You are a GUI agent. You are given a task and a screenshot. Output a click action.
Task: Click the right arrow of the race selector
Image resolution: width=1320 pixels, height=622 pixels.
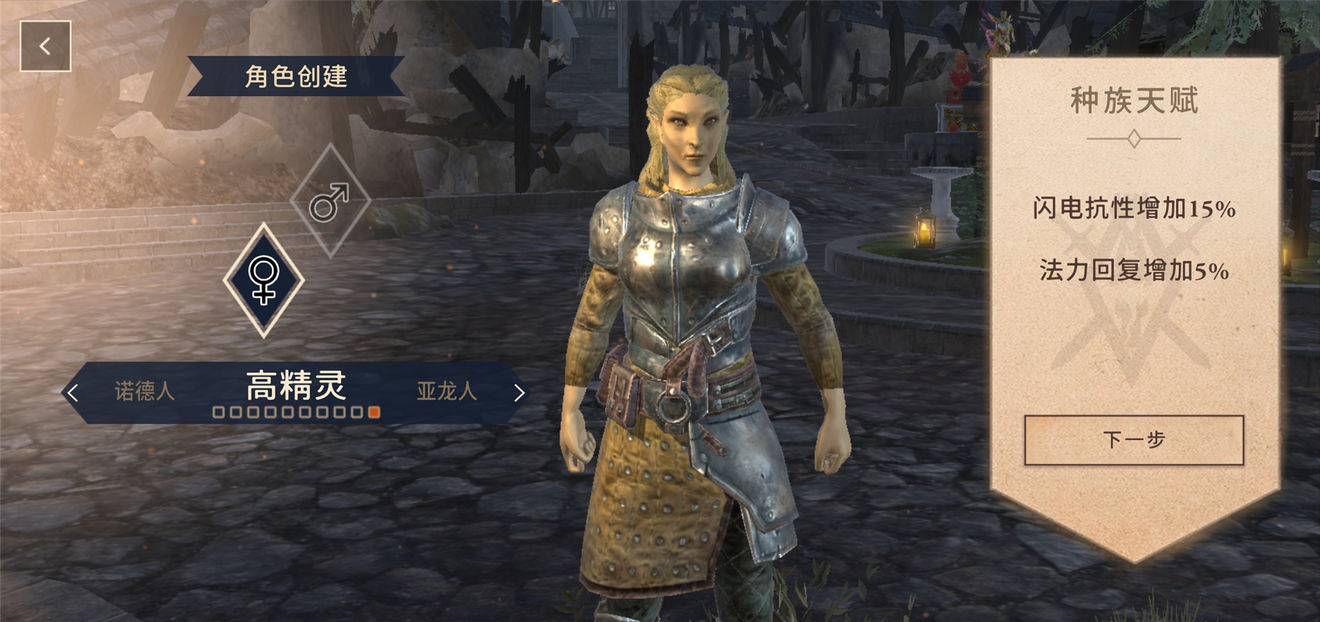(x=518, y=392)
